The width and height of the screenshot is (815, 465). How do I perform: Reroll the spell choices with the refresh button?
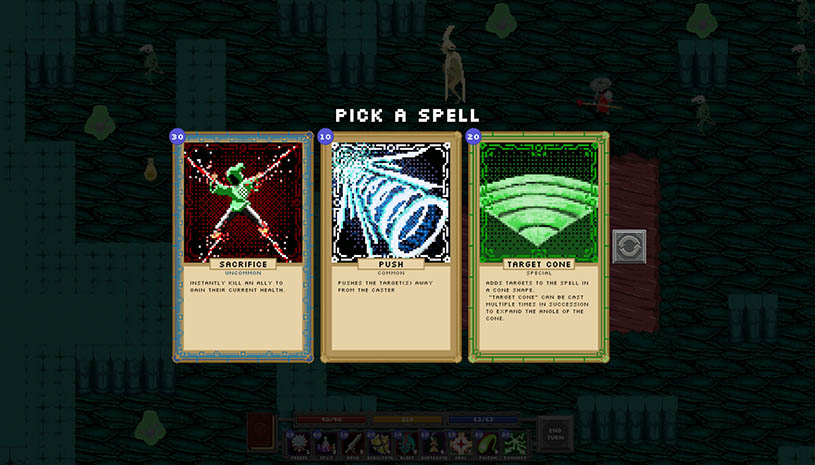point(629,246)
